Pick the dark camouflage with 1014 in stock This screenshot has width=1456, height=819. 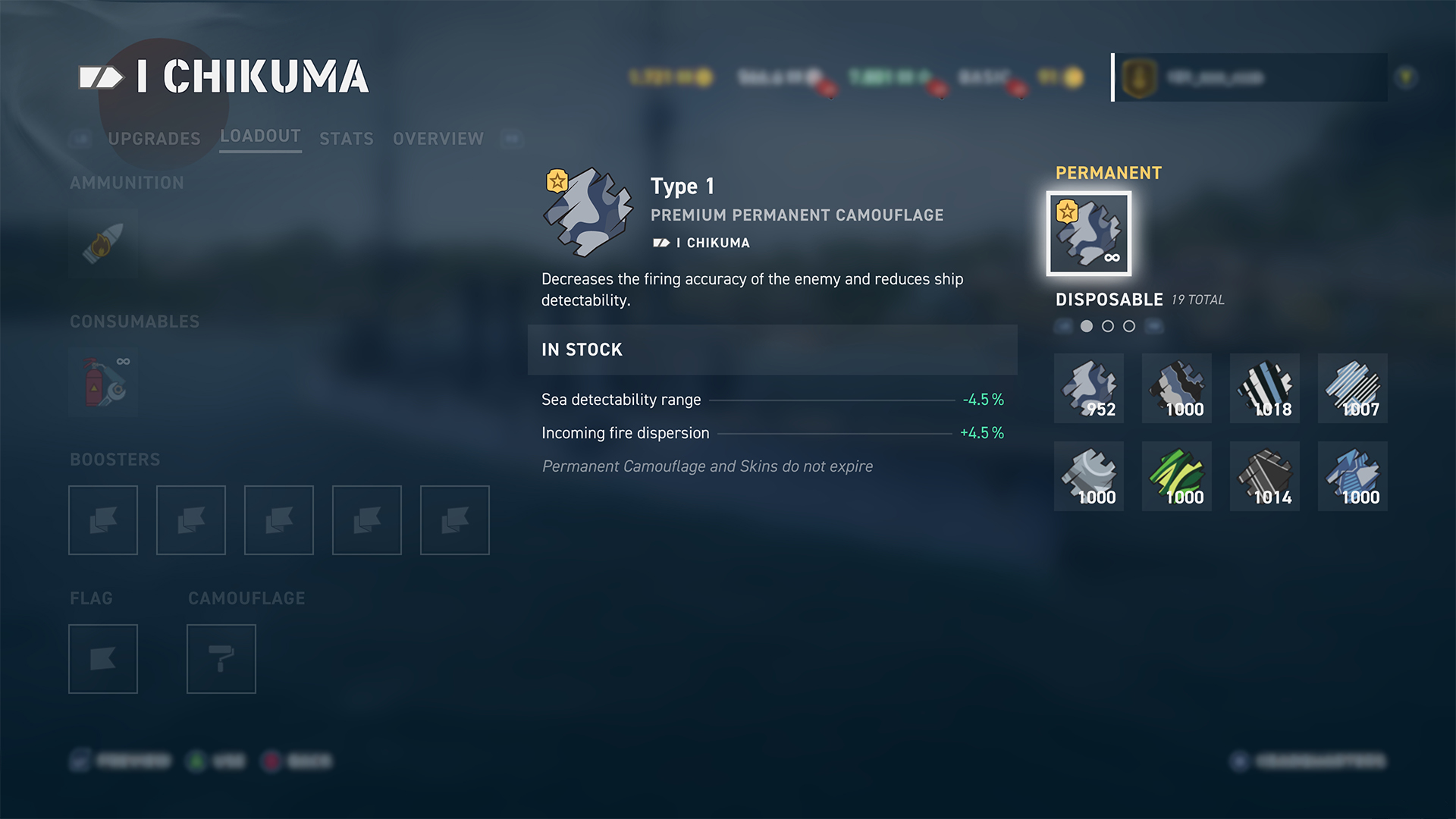(1265, 476)
